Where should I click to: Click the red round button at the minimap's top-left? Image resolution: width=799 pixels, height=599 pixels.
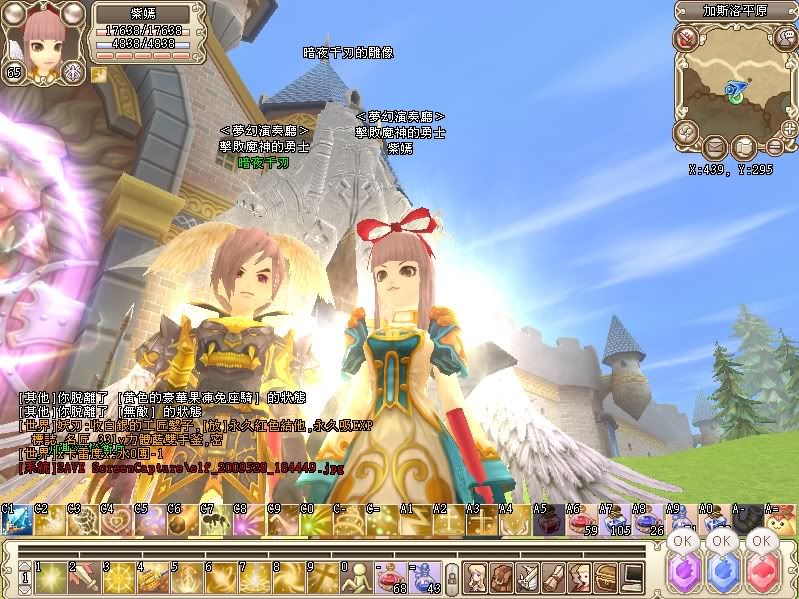[x=687, y=38]
